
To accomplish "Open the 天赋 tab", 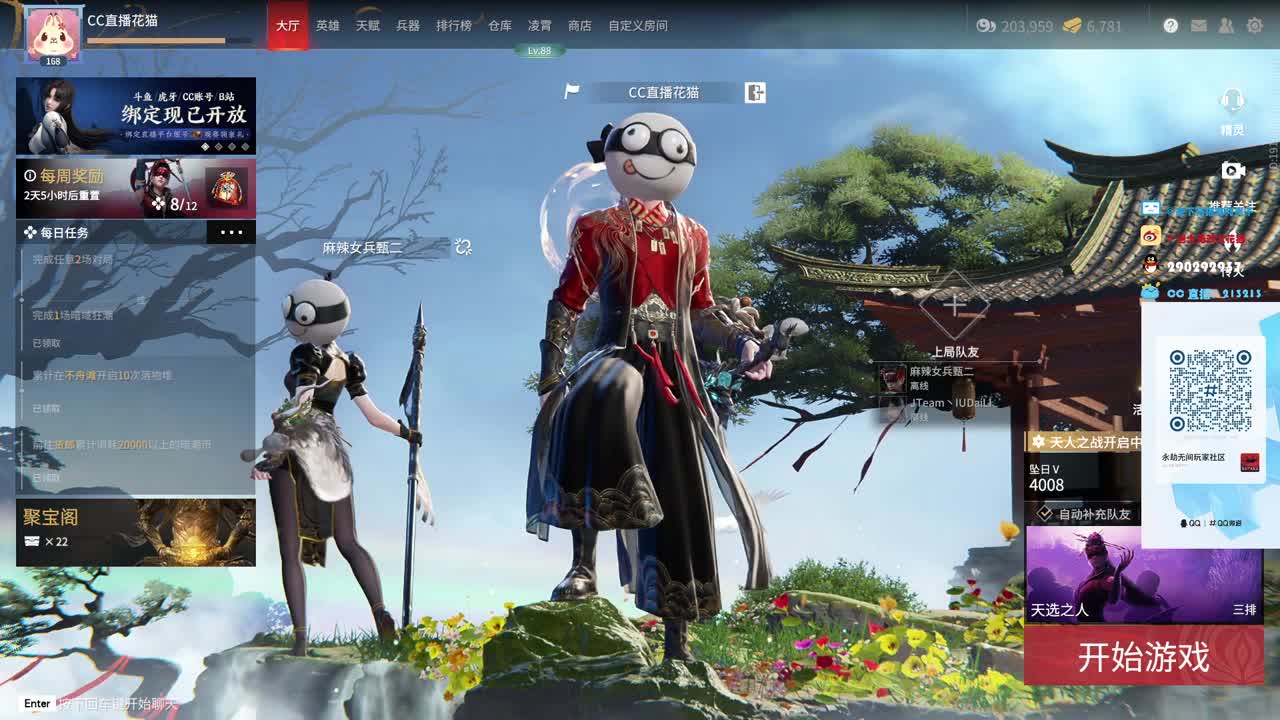I will click(x=368, y=26).
